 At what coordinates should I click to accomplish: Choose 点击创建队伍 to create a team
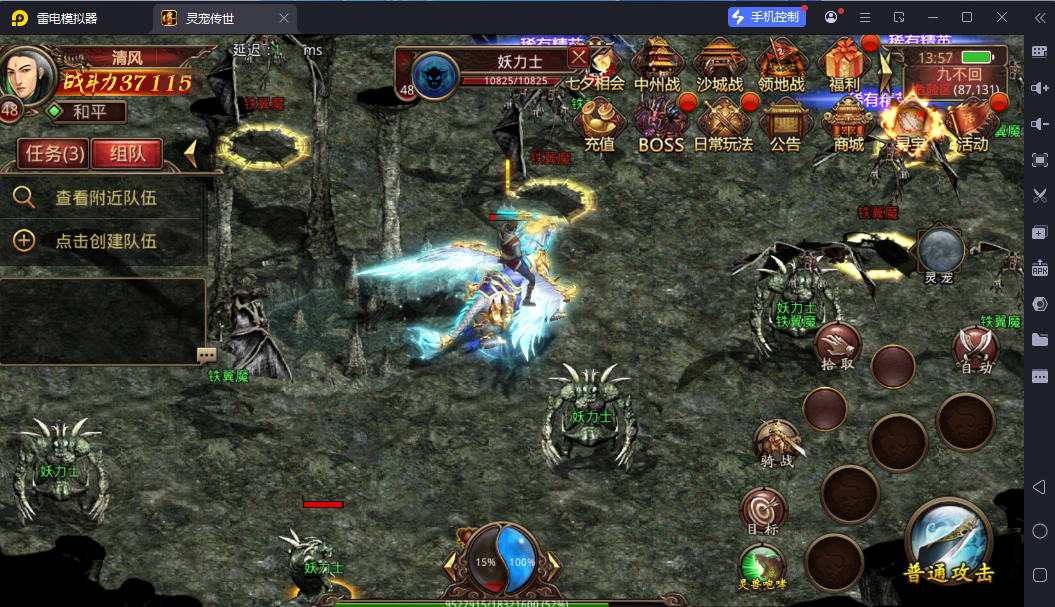105,241
